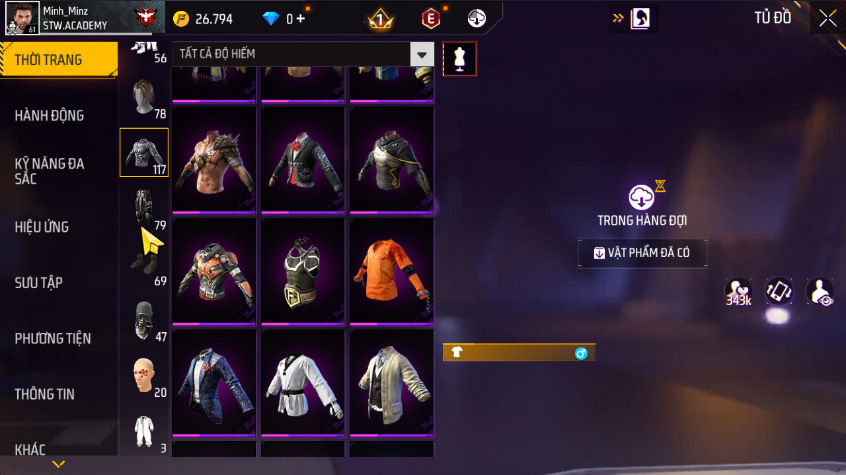The width and height of the screenshot is (846, 475).
Task: Open the Hiệu Ứng section
Action: coord(42,227)
